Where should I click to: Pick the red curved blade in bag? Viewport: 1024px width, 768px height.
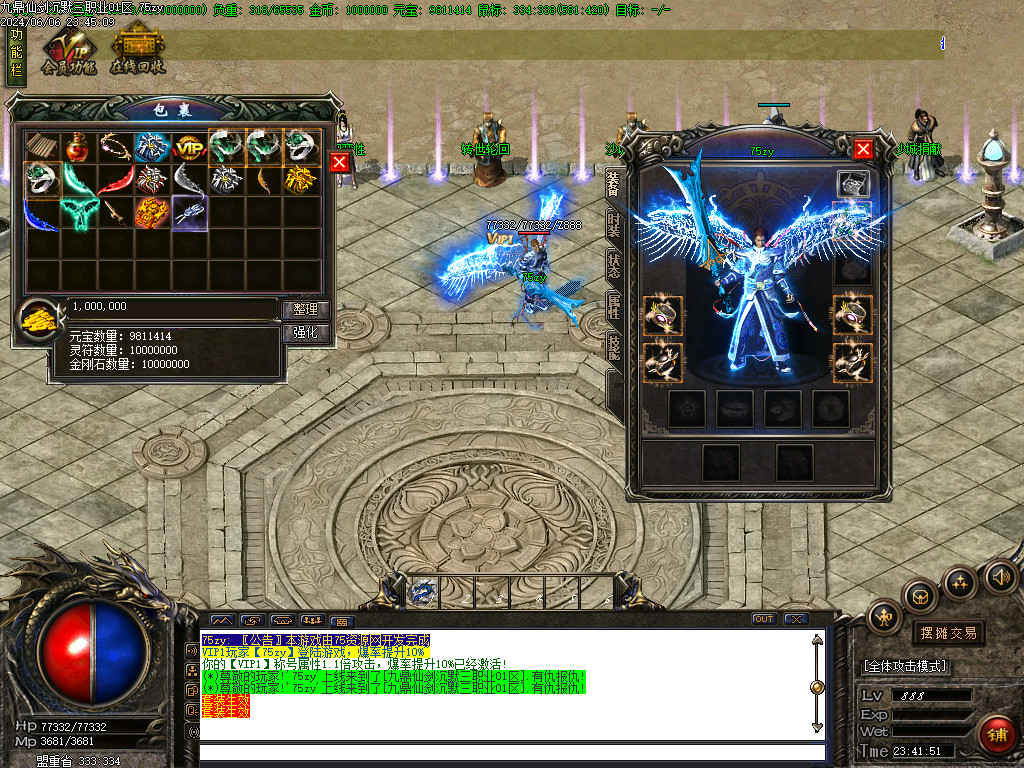(x=115, y=181)
